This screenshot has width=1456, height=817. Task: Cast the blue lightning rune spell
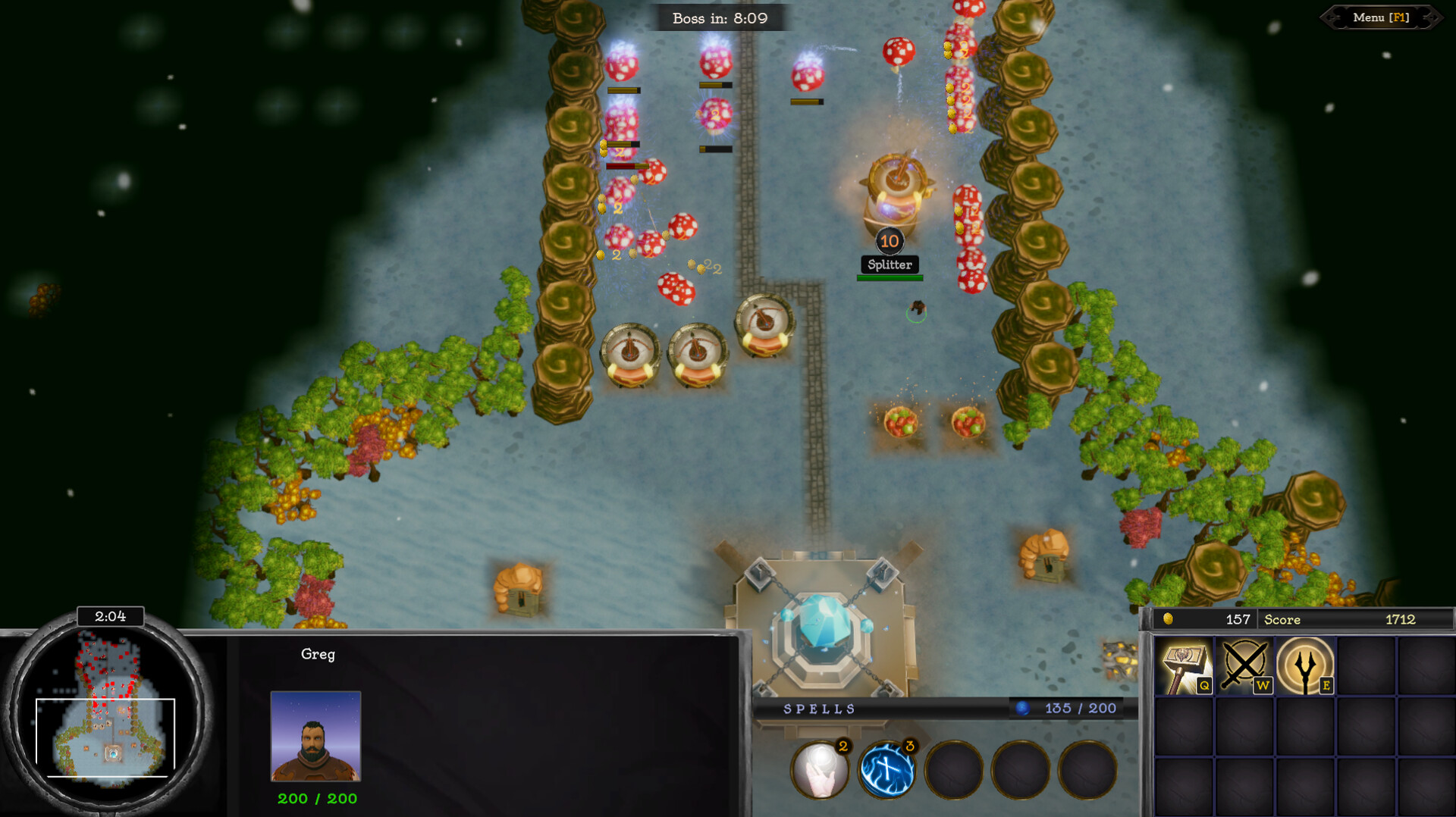coord(887,769)
